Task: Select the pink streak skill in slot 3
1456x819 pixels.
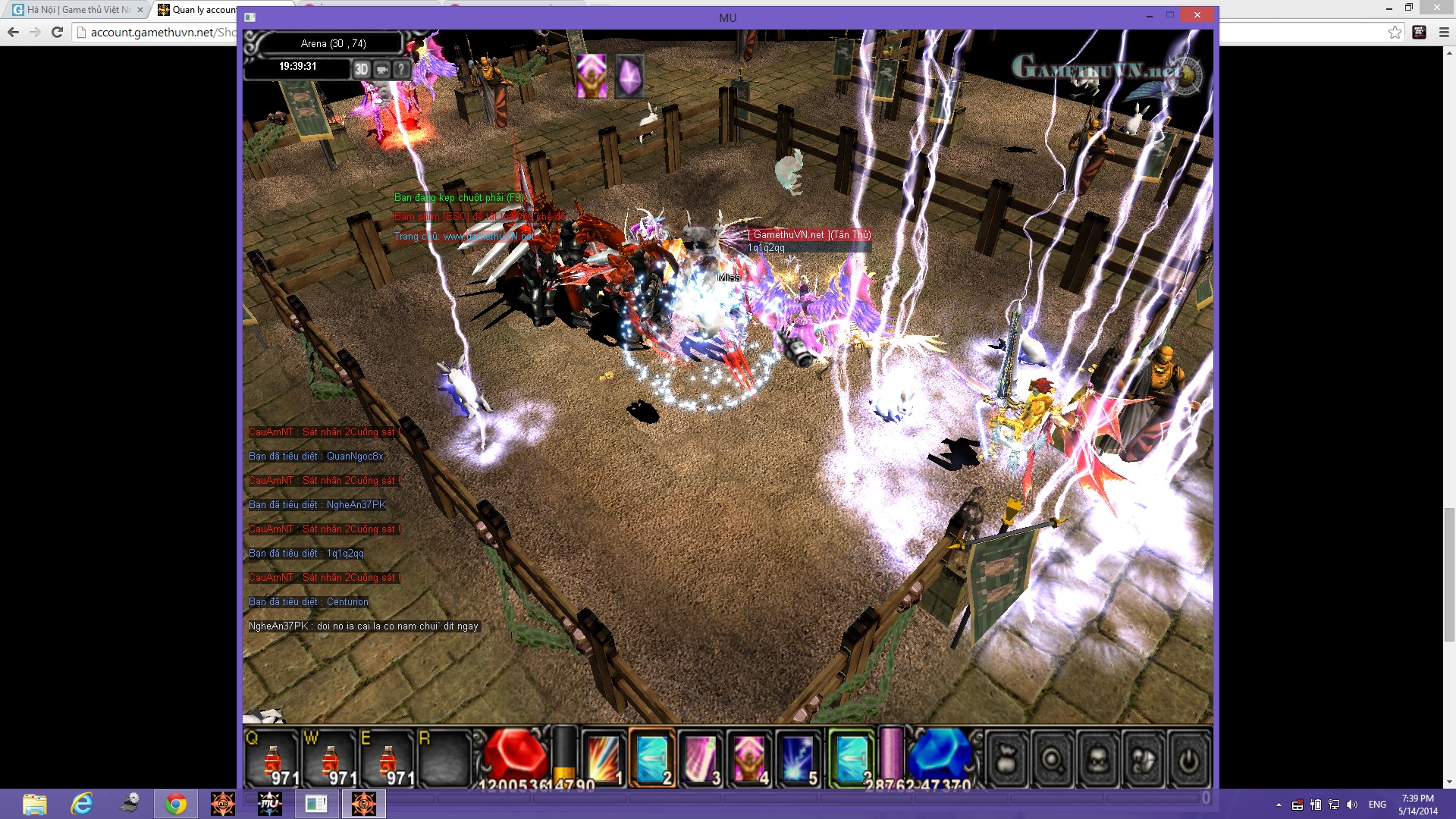Action: (x=700, y=758)
